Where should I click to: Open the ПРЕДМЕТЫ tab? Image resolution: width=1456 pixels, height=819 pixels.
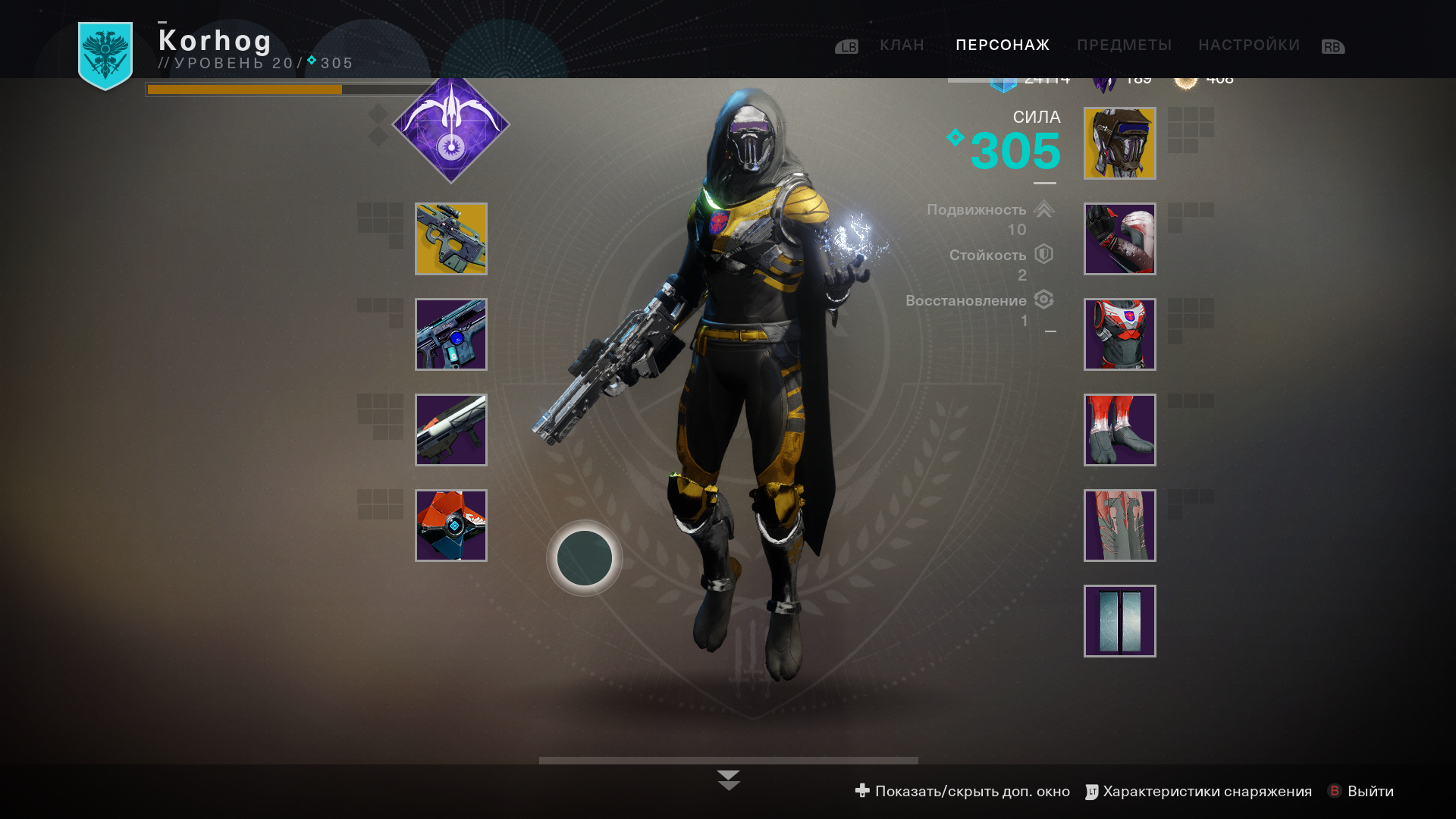[1124, 45]
